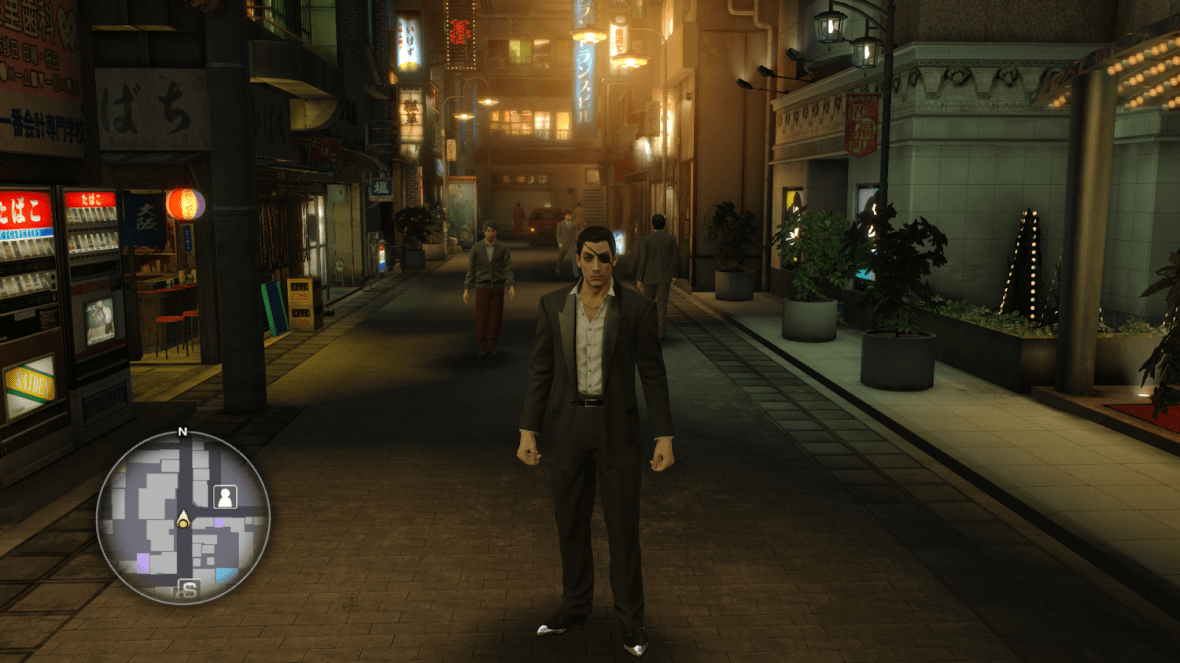Open the circular minimap
This screenshot has height=663, width=1180.
(183, 517)
